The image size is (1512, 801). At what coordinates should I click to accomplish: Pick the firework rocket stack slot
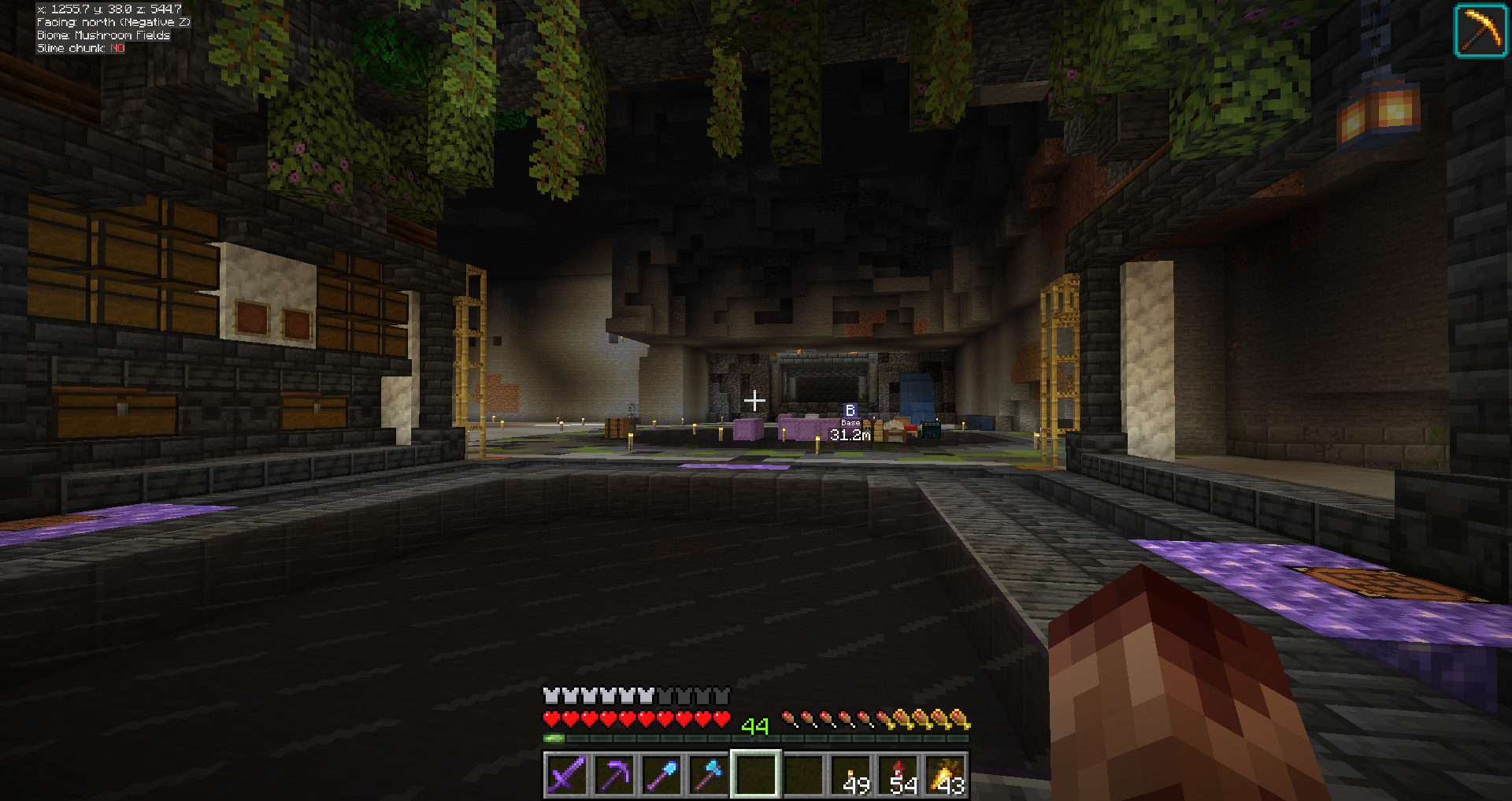point(899,774)
